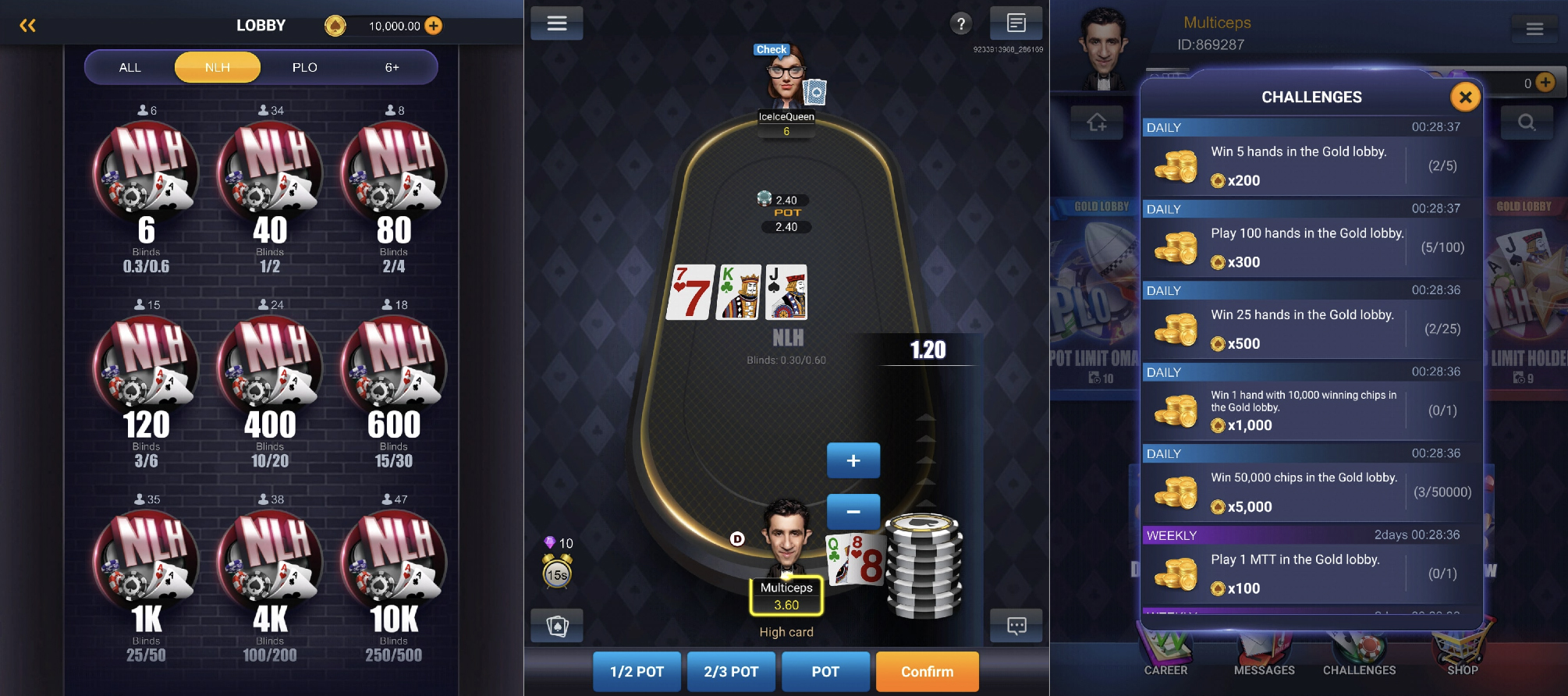Switch to the ALL games tab

130,68
